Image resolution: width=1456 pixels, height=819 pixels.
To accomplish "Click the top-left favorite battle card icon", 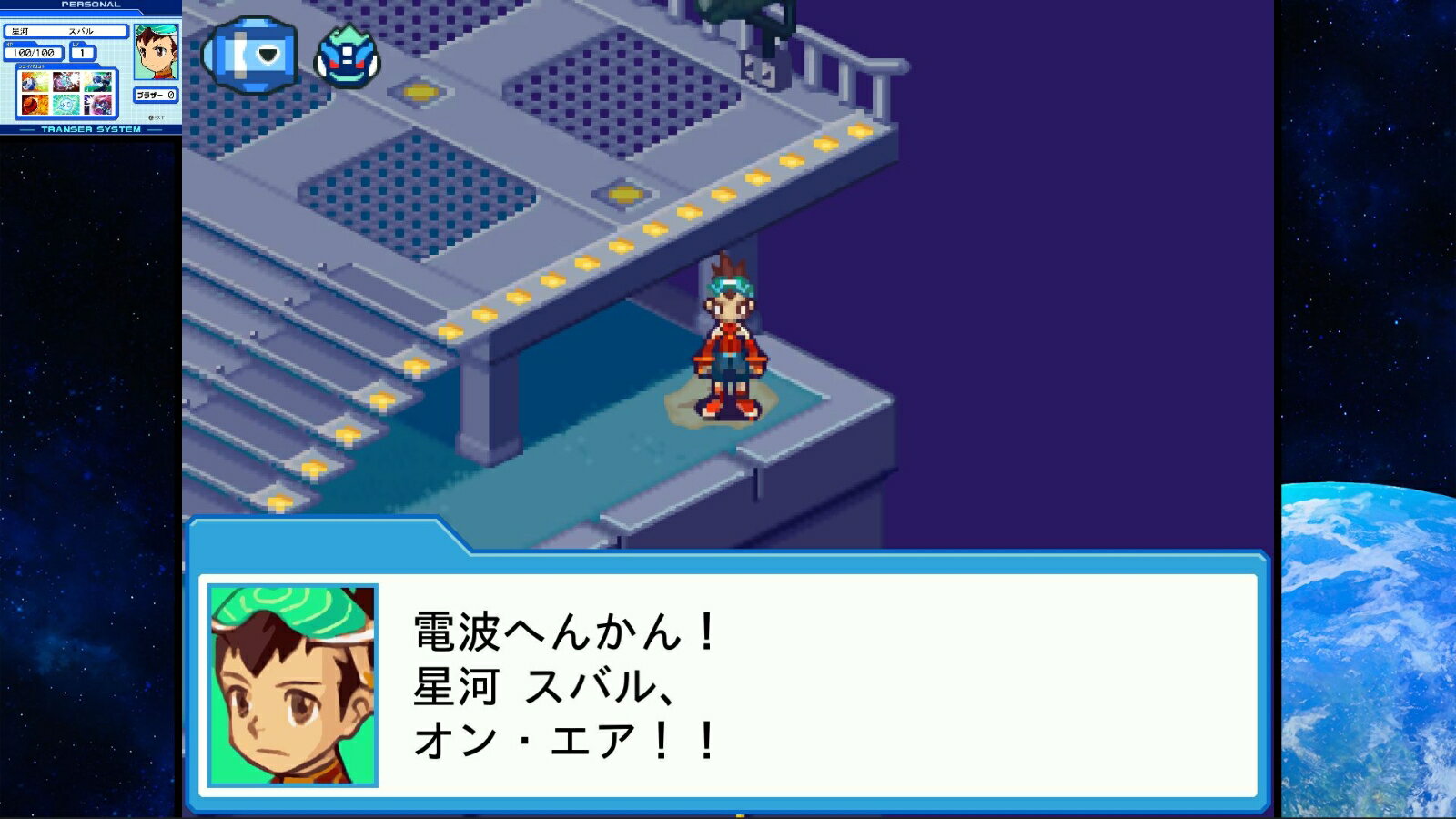I will (x=34, y=83).
